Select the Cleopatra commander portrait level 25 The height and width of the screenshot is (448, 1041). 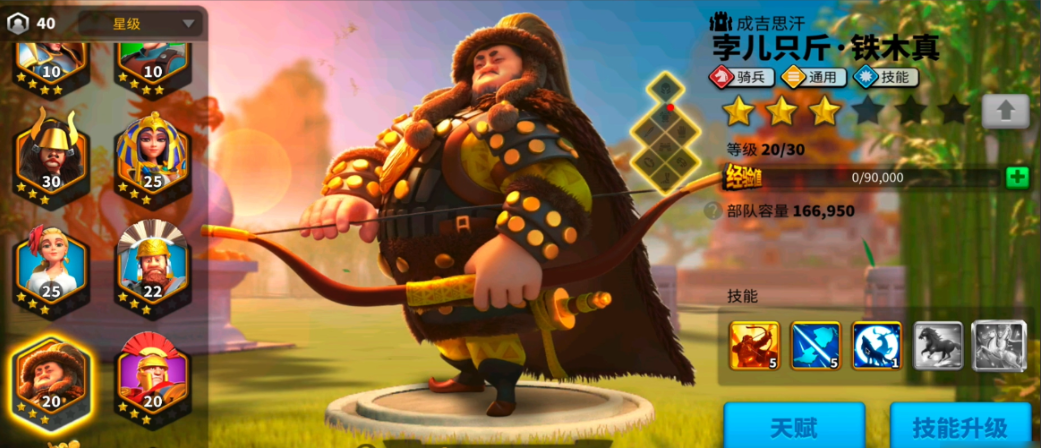pos(151,155)
